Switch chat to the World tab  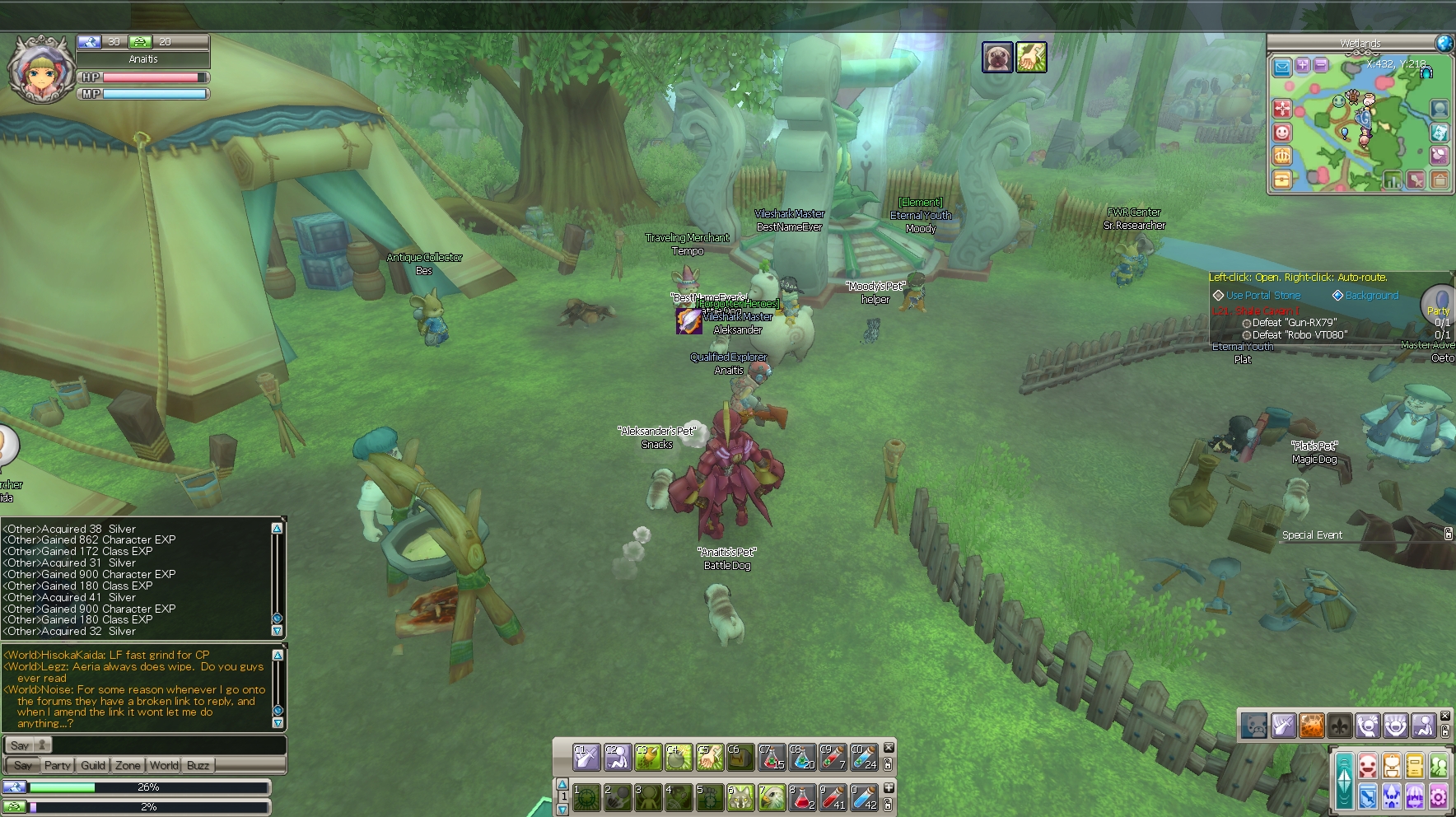(164, 765)
